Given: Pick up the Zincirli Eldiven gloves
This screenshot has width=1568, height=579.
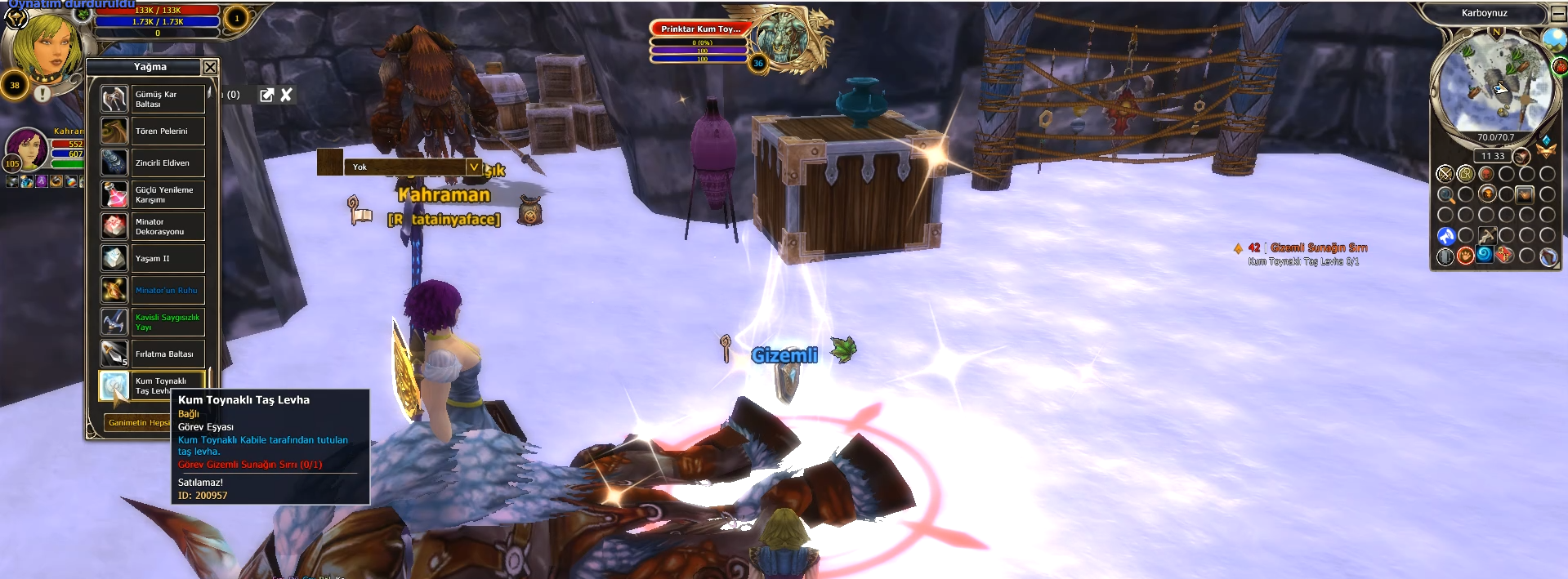Looking at the screenshot, I should pyautogui.click(x=152, y=163).
